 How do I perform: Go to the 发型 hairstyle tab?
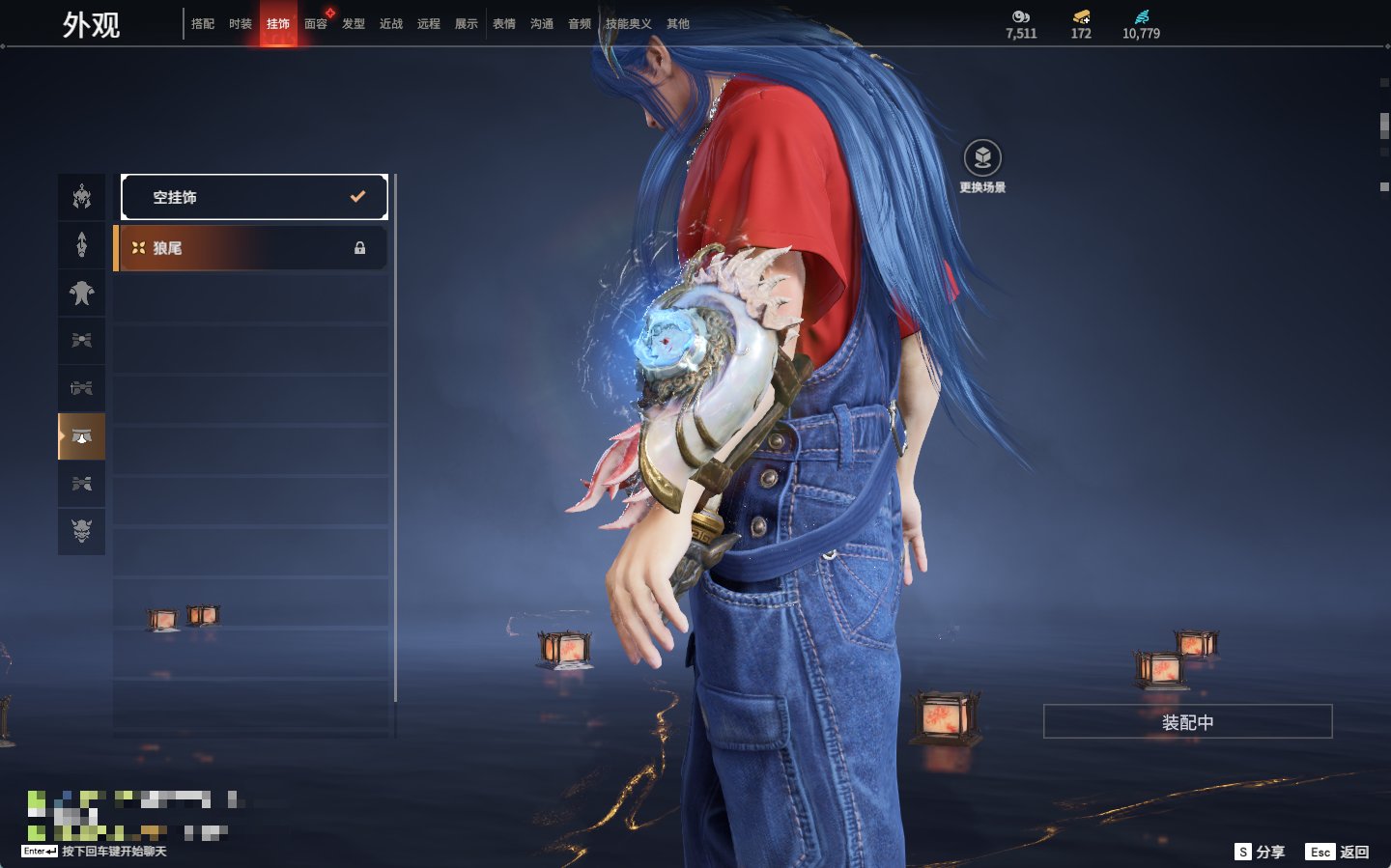354,24
